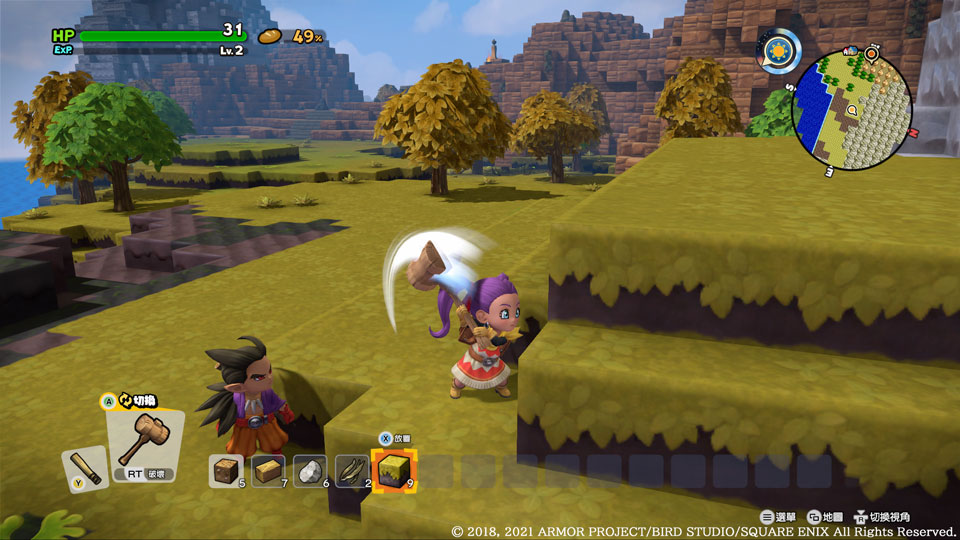Choose the wooden stick weapon slot
Image resolution: width=960 pixels, height=540 pixels.
[86, 468]
